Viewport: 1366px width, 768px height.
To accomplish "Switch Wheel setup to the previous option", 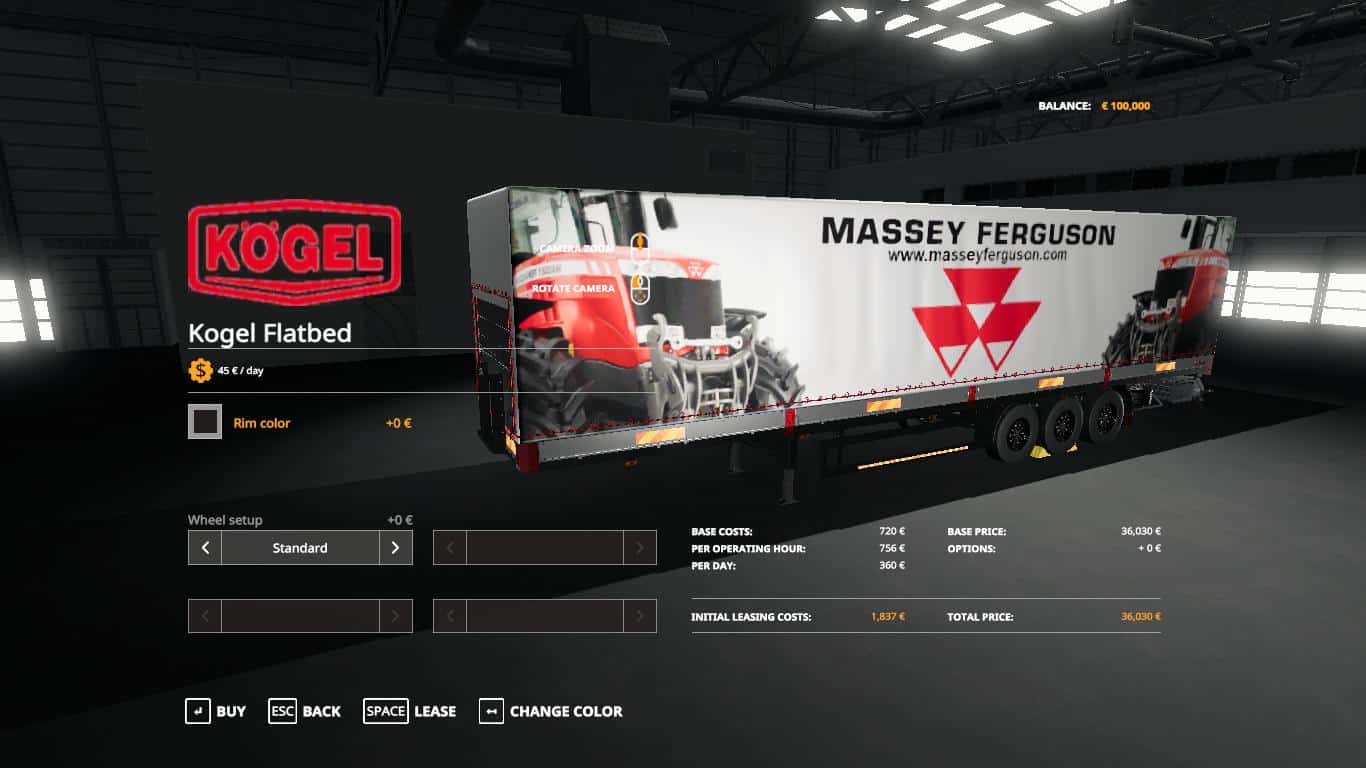I will click(x=205, y=548).
